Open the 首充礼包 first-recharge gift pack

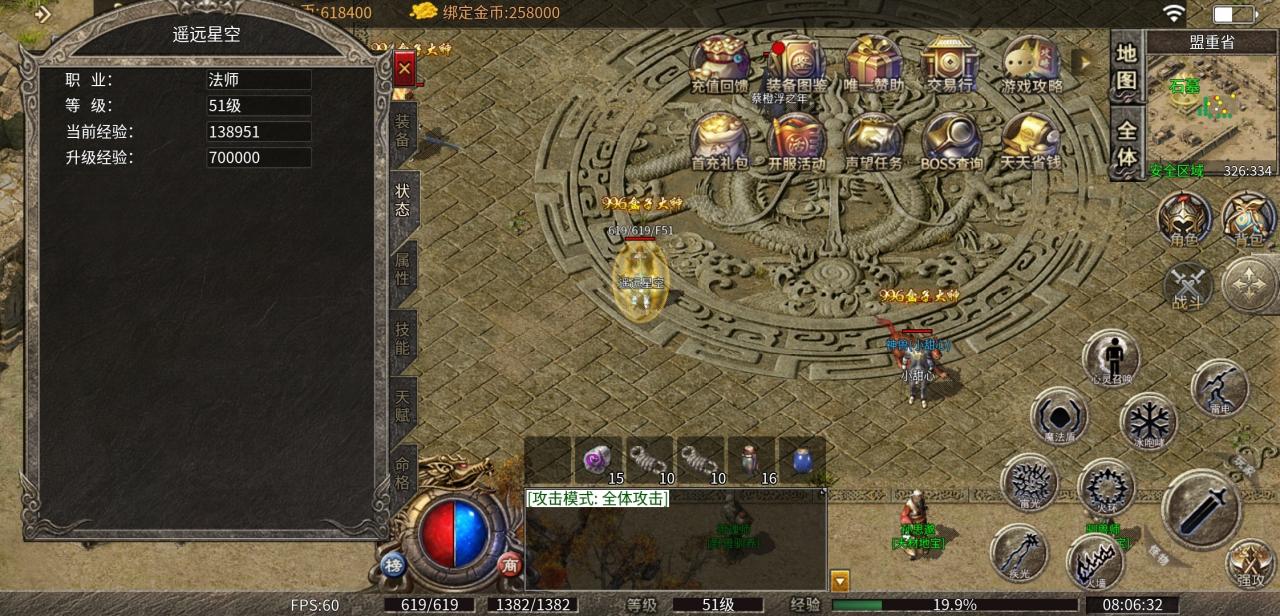click(720, 140)
